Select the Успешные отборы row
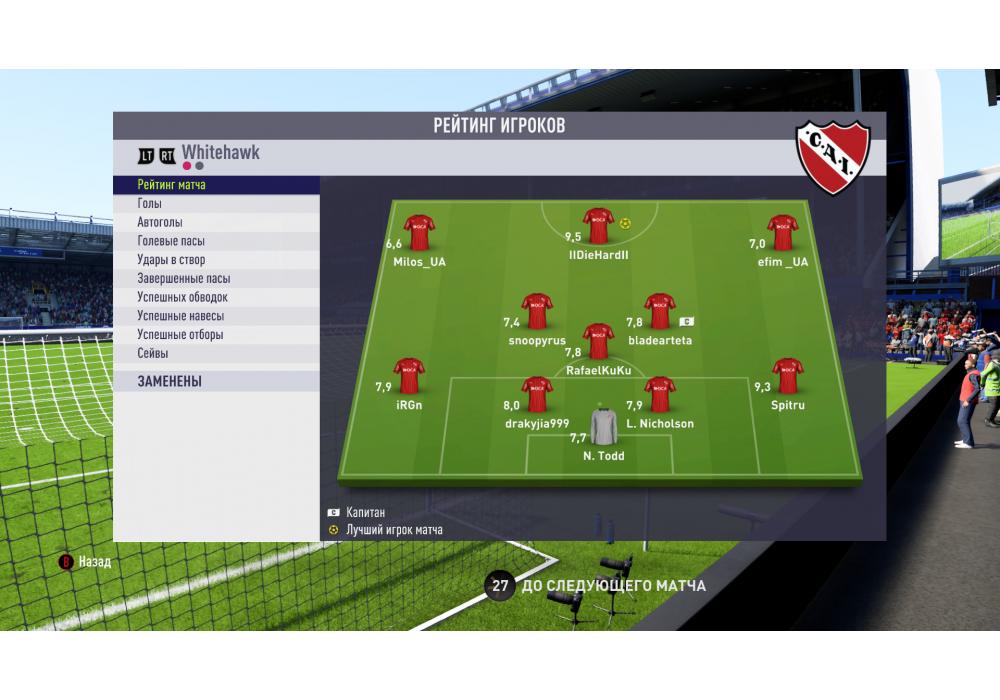 (216, 335)
